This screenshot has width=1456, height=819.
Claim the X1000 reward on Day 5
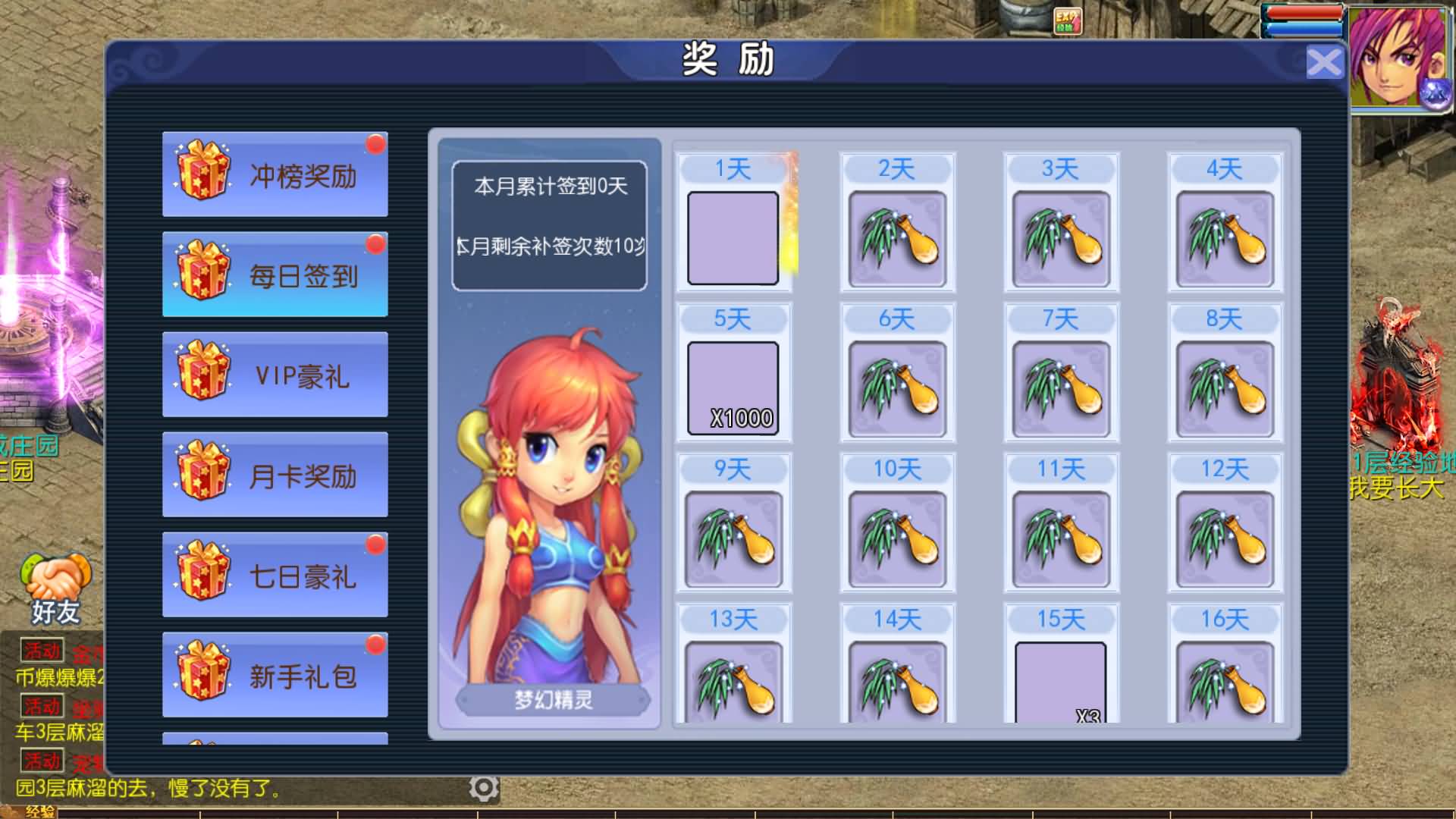(733, 387)
